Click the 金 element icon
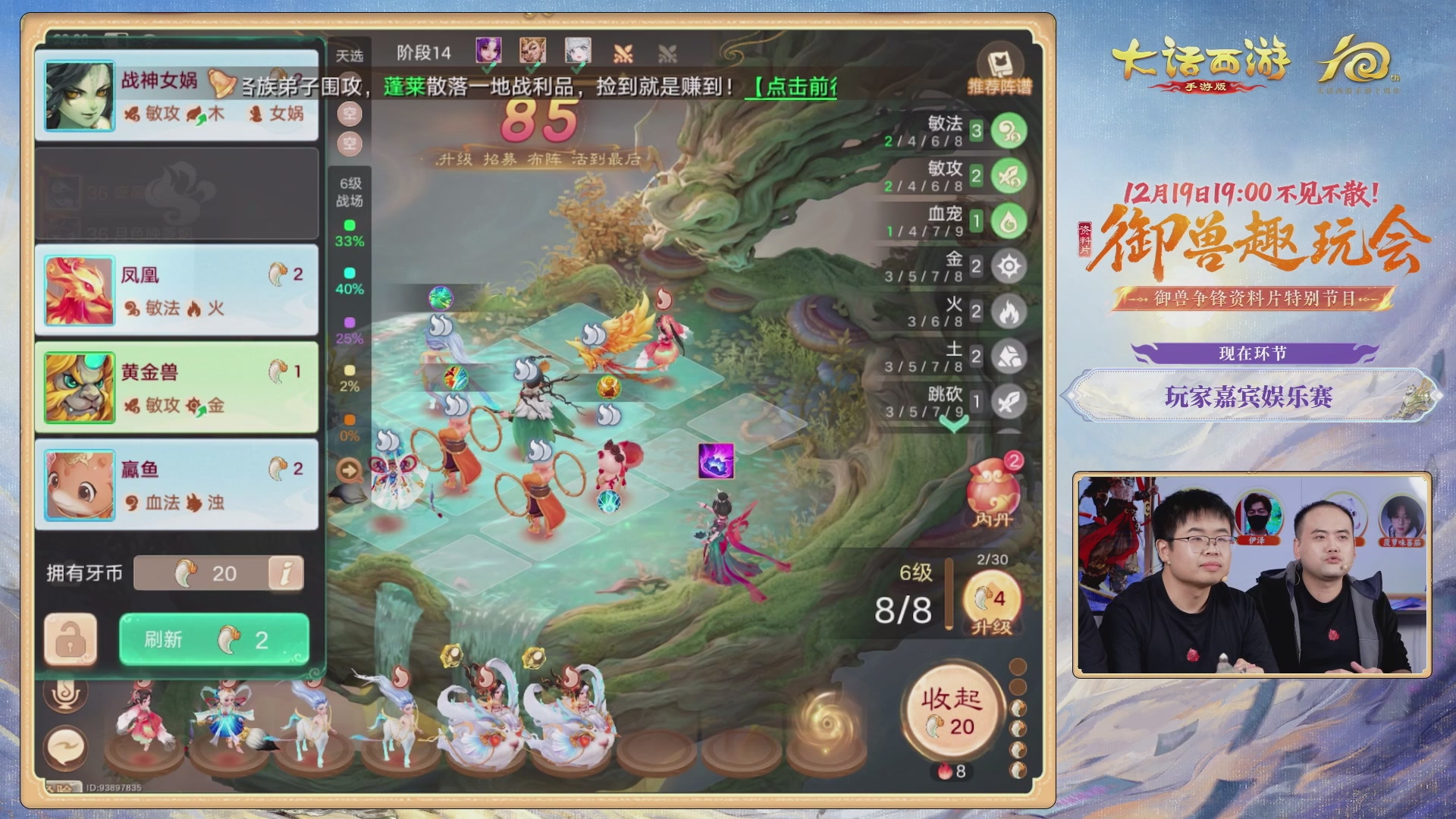This screenshot has height=819, width=1456. [1007, 266]
